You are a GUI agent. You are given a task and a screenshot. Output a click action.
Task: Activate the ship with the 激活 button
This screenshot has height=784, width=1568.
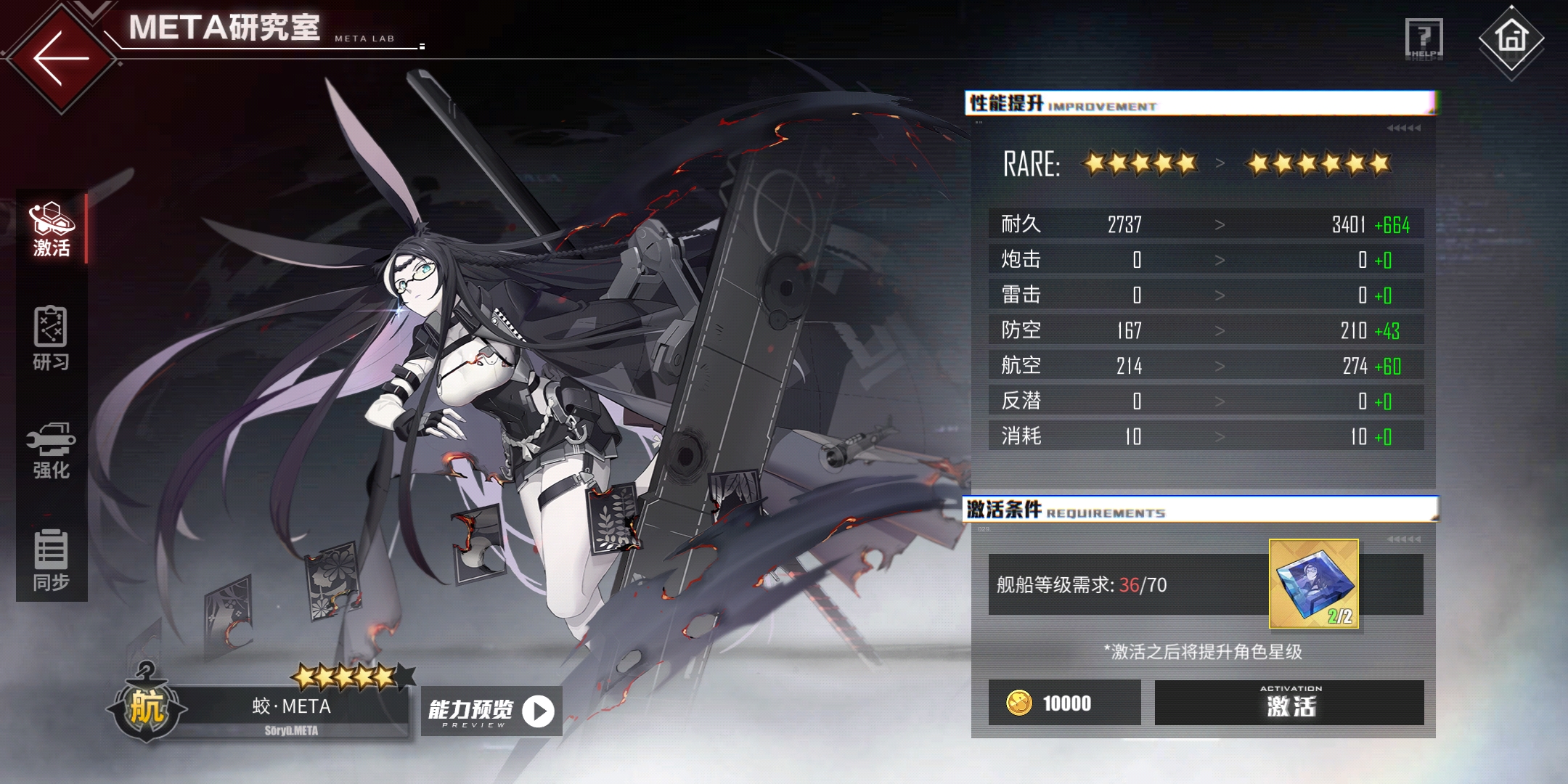[x=1289, y=703]
